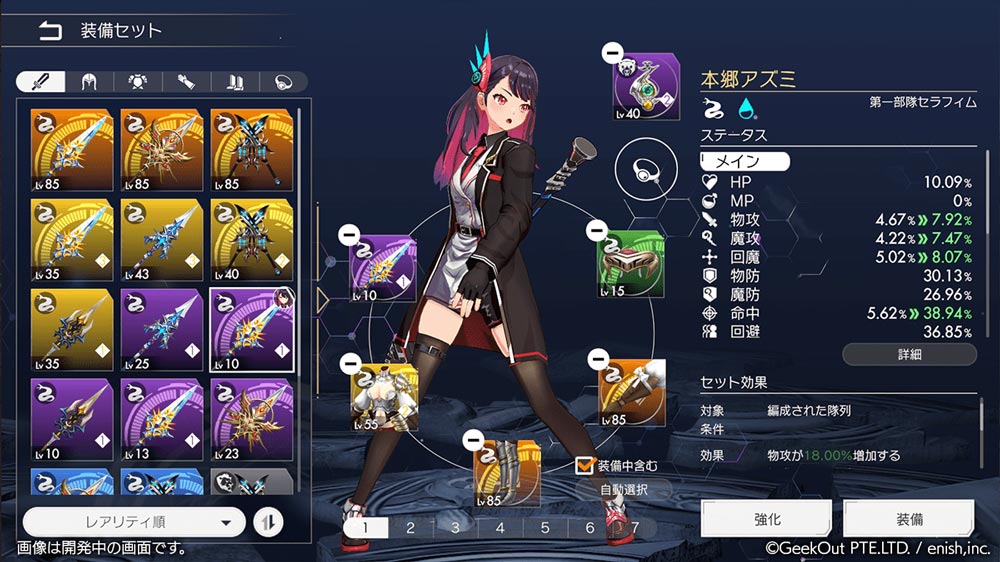1000x562 pixels.
Task: Open the レアリティ順 sort dropdown
Action: point(133,521)
